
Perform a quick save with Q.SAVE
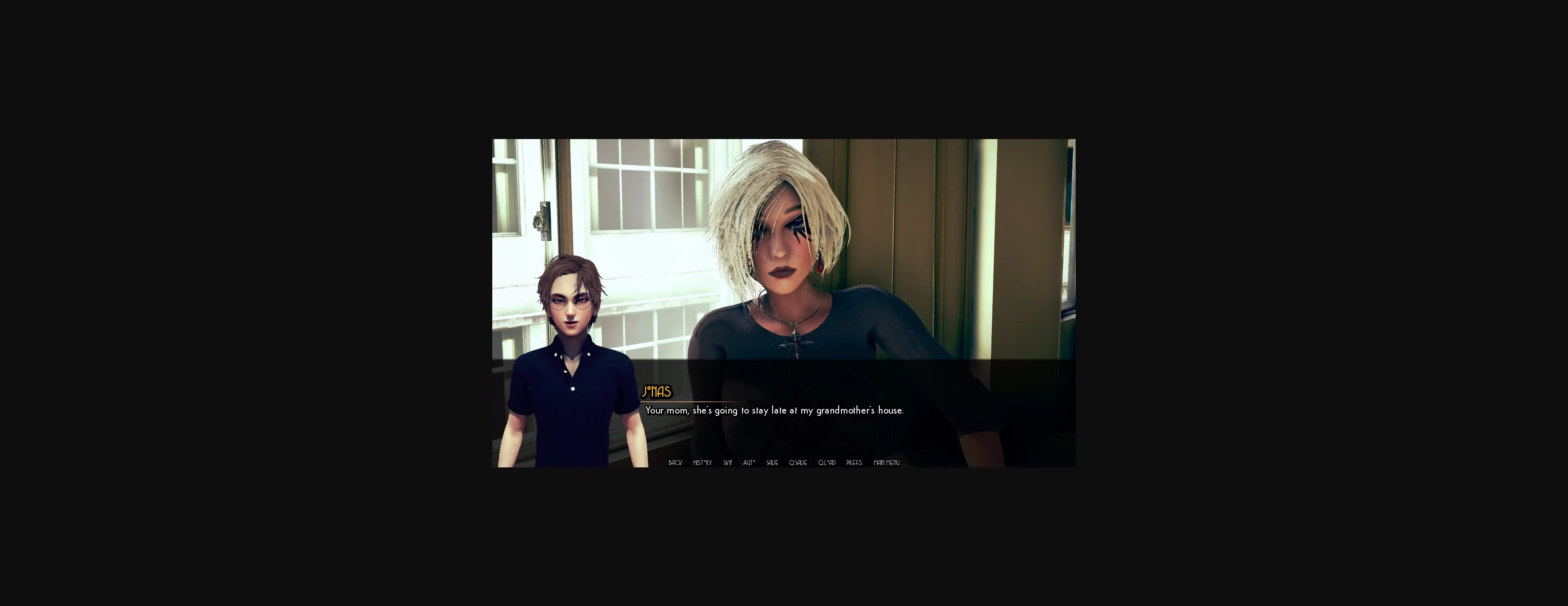pos(798,463)
